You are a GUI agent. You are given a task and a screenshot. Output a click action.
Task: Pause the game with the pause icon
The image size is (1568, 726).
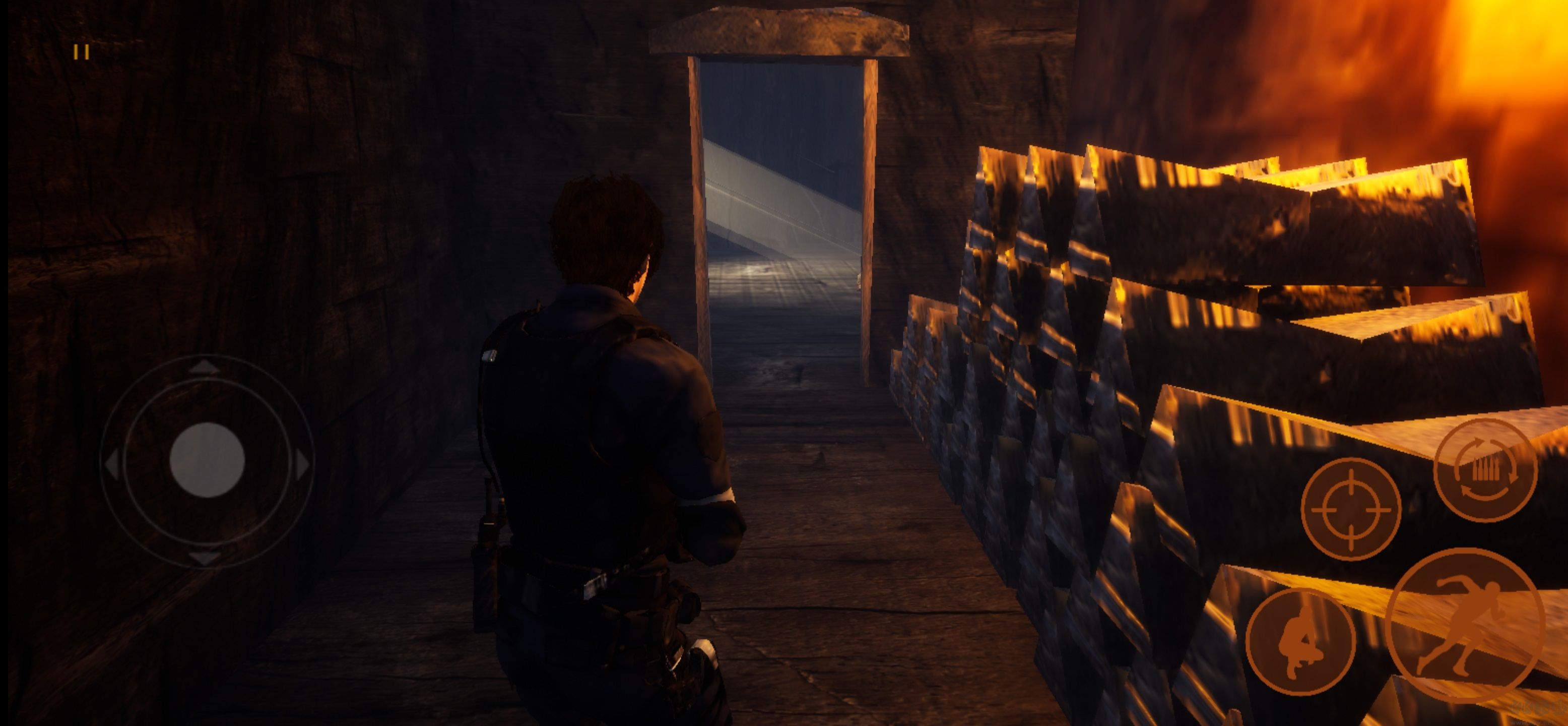point(82,52)
